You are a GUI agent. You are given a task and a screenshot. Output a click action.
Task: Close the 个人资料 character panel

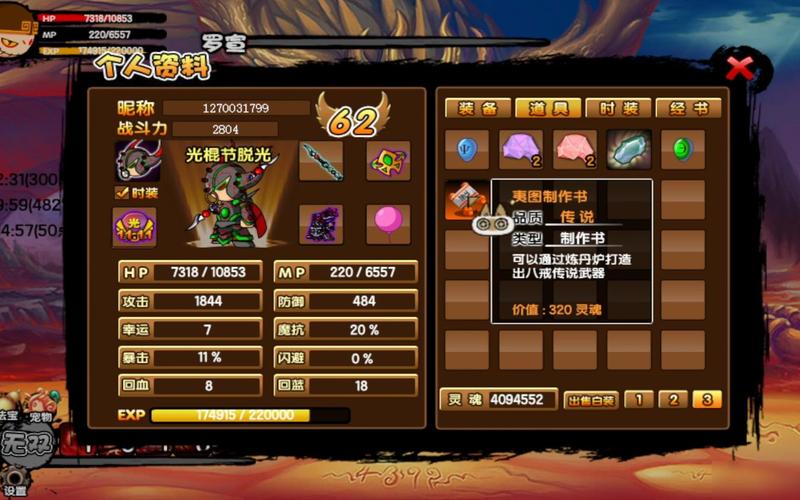coord(739,69)
